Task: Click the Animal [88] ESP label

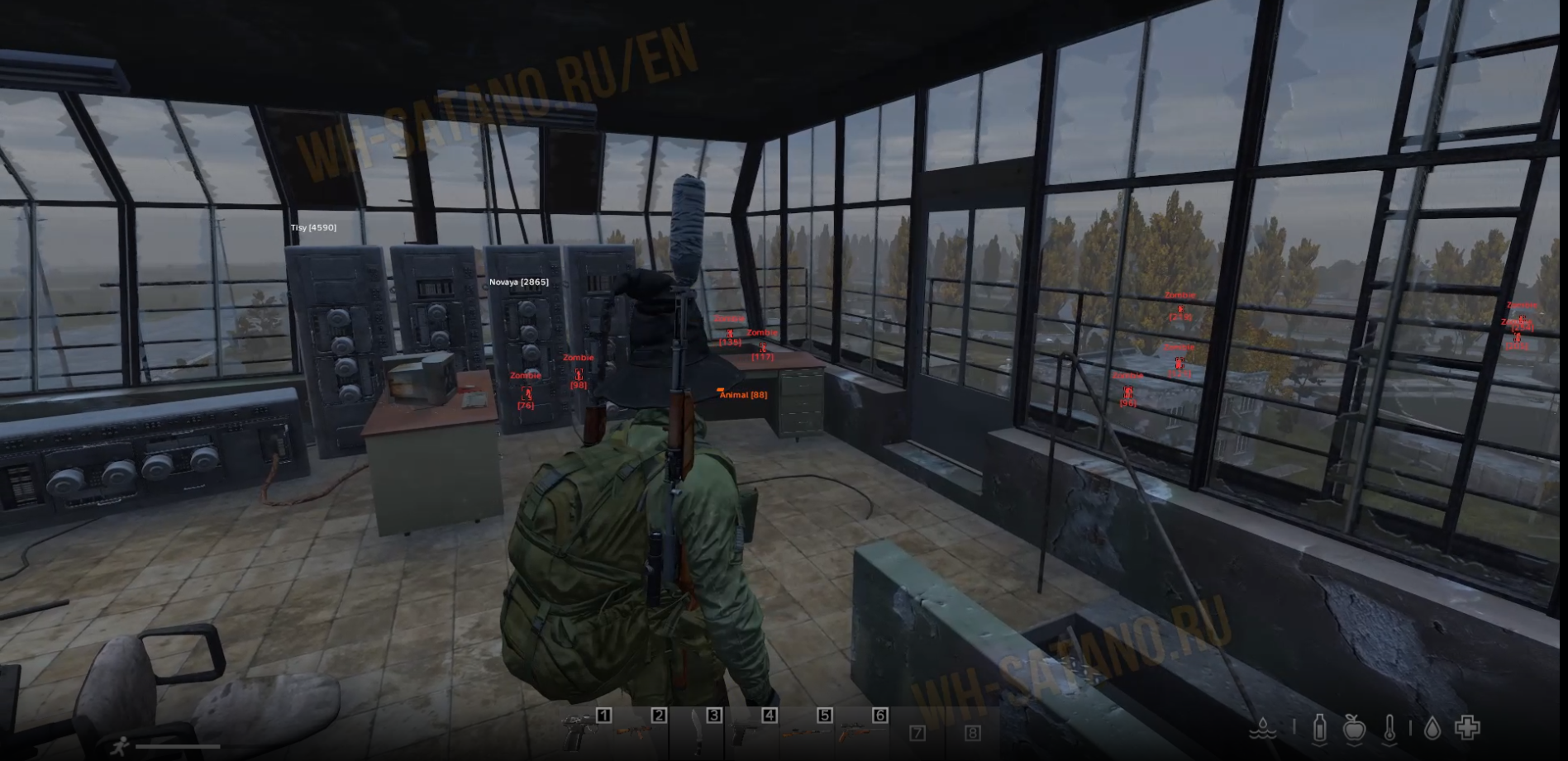Action: point(741,395)
